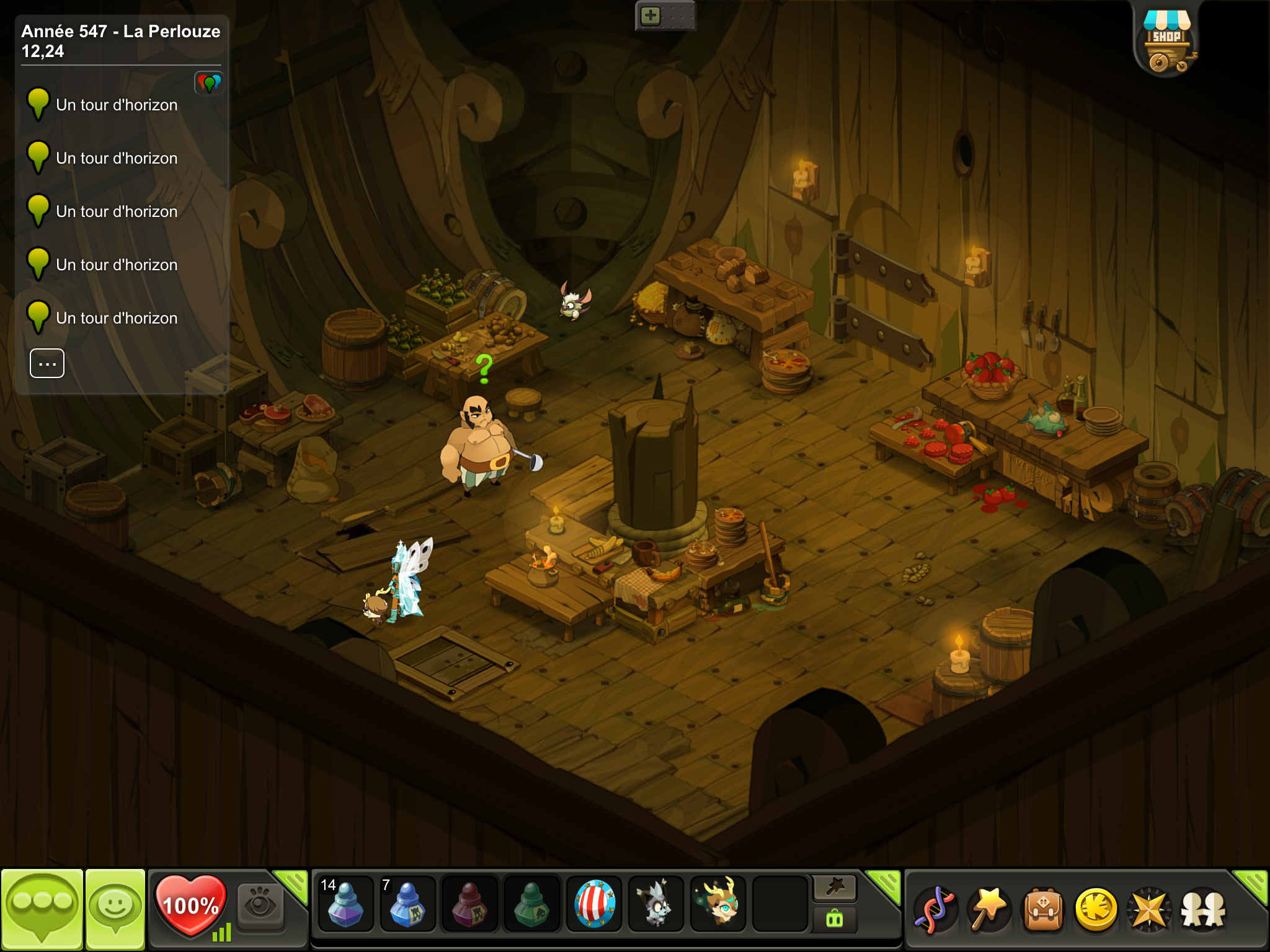This screenshot has height=952, width=1270.
Task: Select the grey wolf pet slot
Action: pyautogui.click(x=655, y=904)
